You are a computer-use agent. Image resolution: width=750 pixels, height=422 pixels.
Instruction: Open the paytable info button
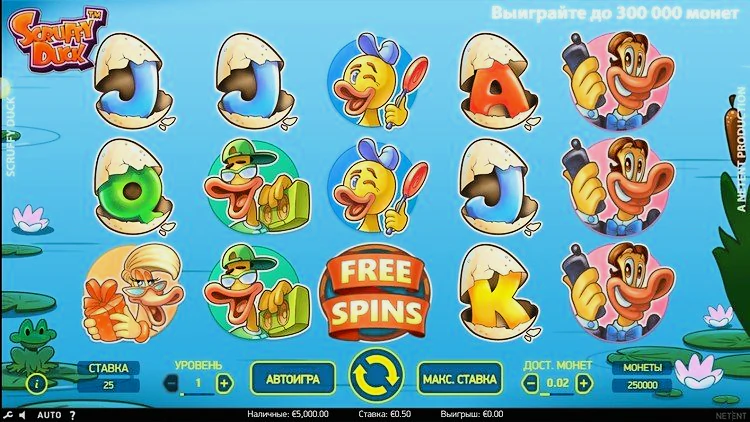(37, 383)
